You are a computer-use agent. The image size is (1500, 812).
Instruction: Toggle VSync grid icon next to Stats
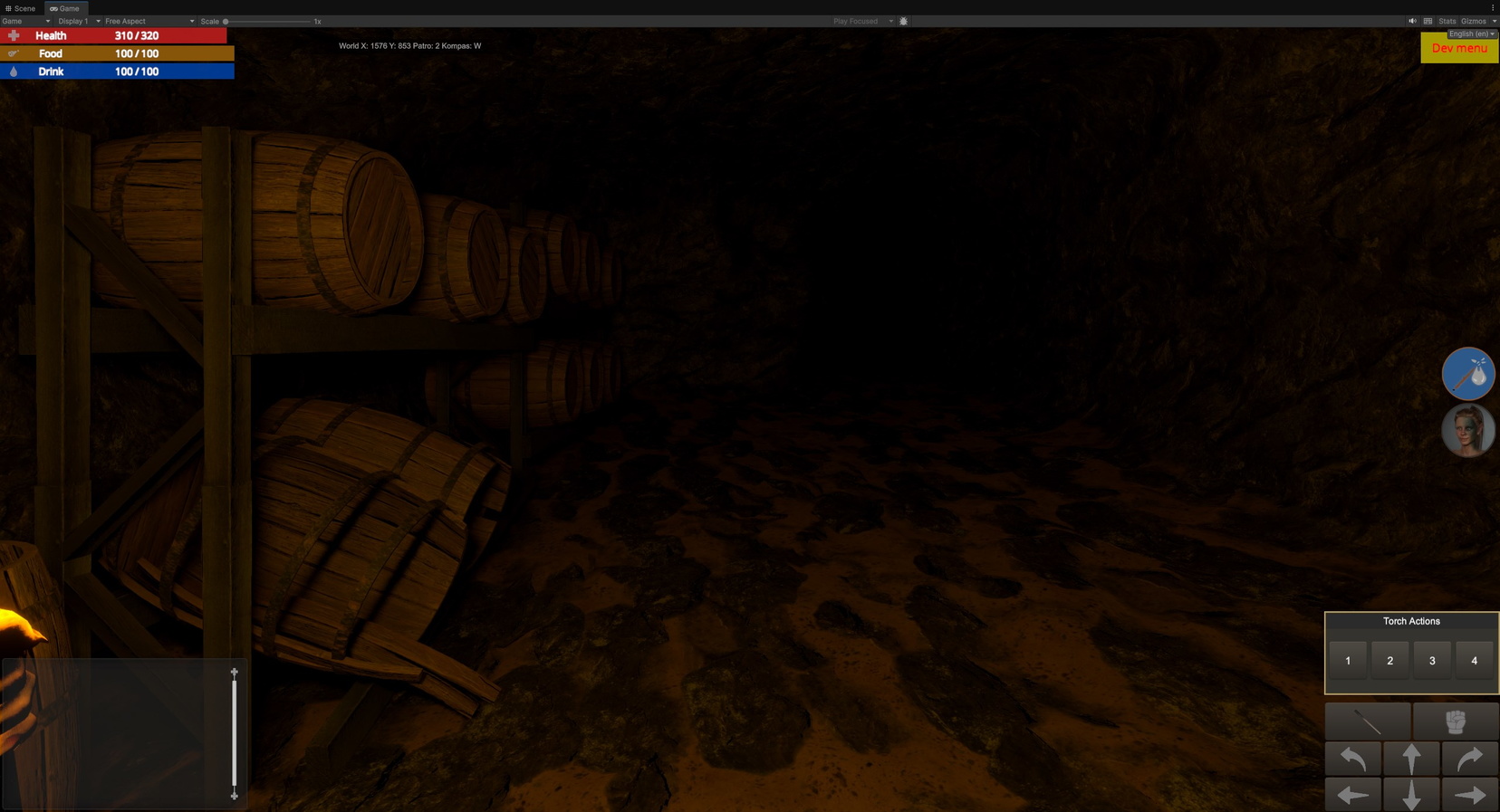tap(1428, 21)
